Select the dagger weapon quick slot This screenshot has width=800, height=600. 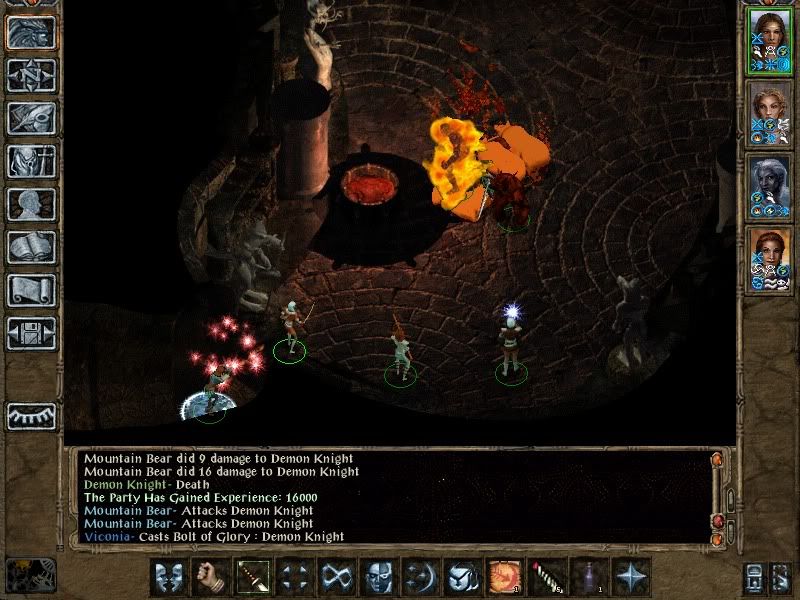252,577
